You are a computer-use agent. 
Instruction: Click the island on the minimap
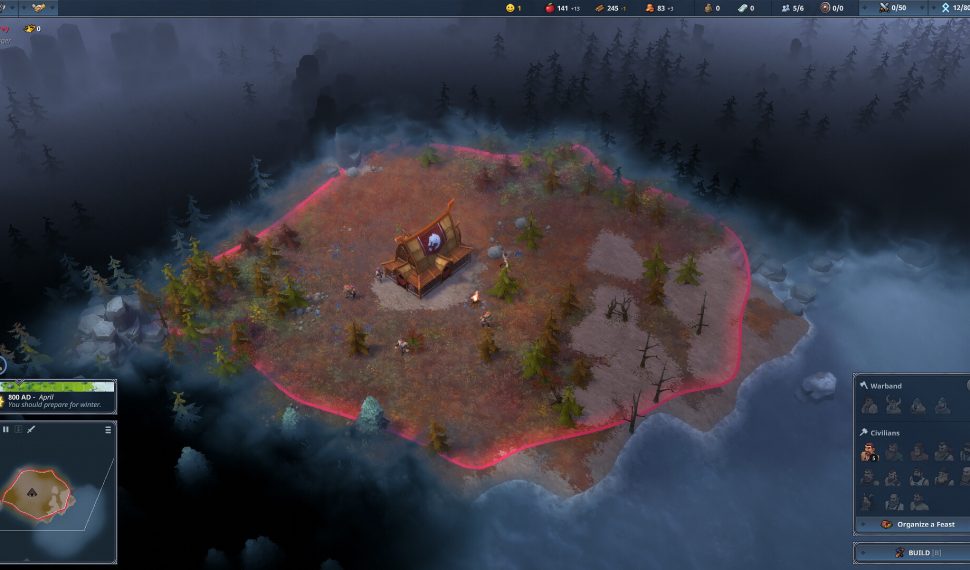[x=36, y=491]
